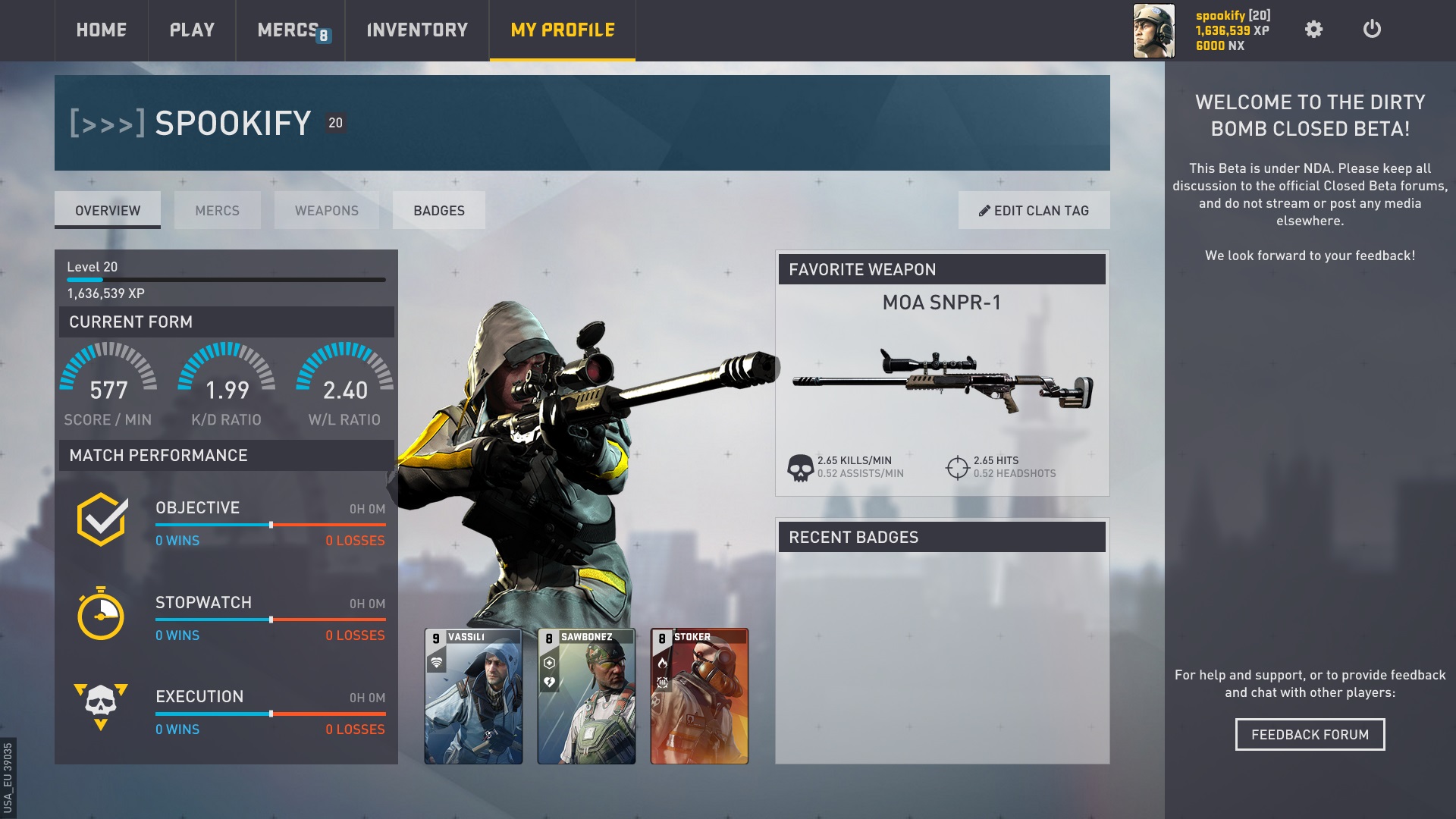Click the MOA SNPR-1 weapon image
The width and height of the screenshot is (1456, 819).
(x=942, y=380)
